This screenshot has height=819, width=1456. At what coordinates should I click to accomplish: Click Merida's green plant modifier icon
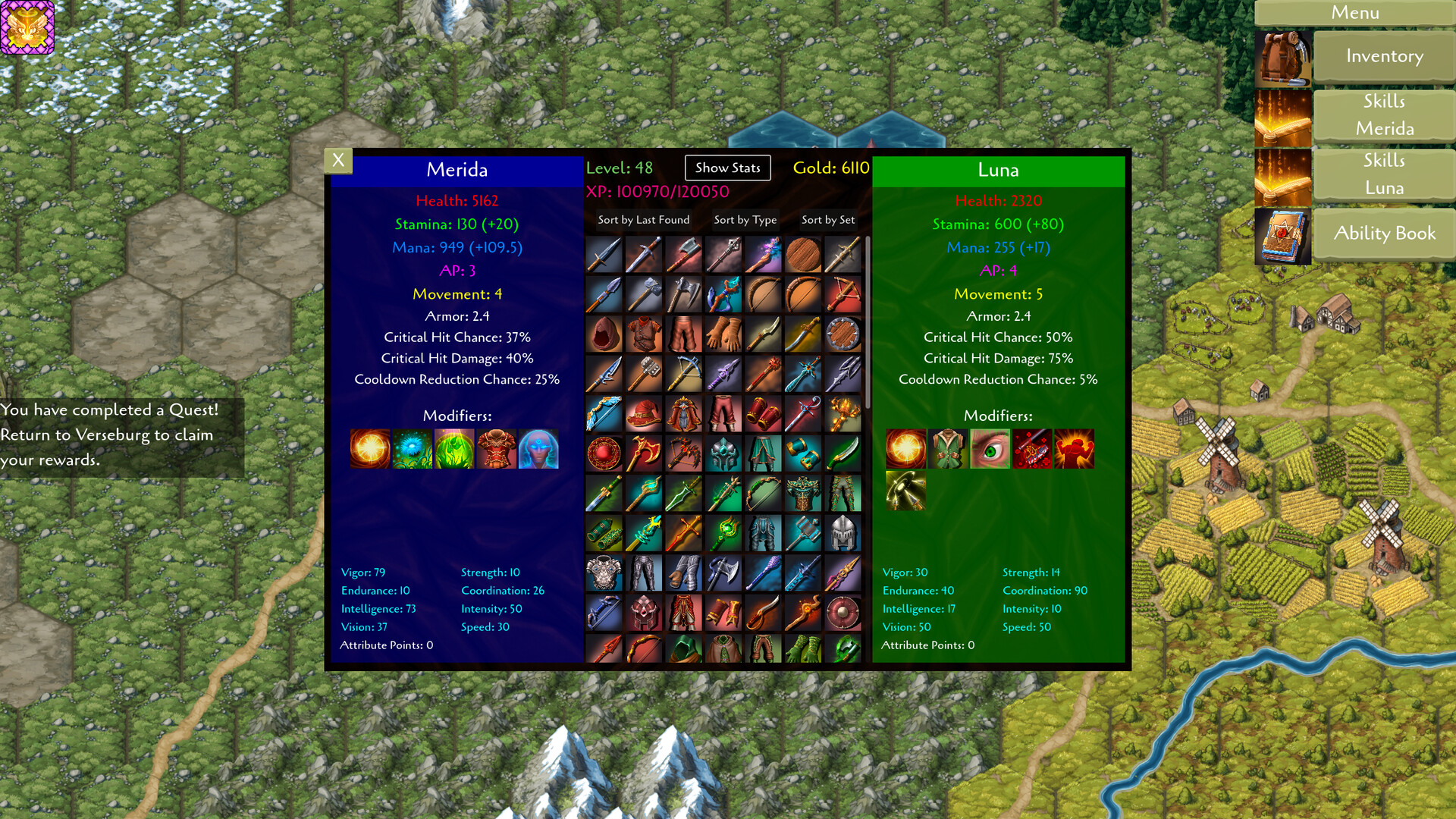(x=454, y=449)
